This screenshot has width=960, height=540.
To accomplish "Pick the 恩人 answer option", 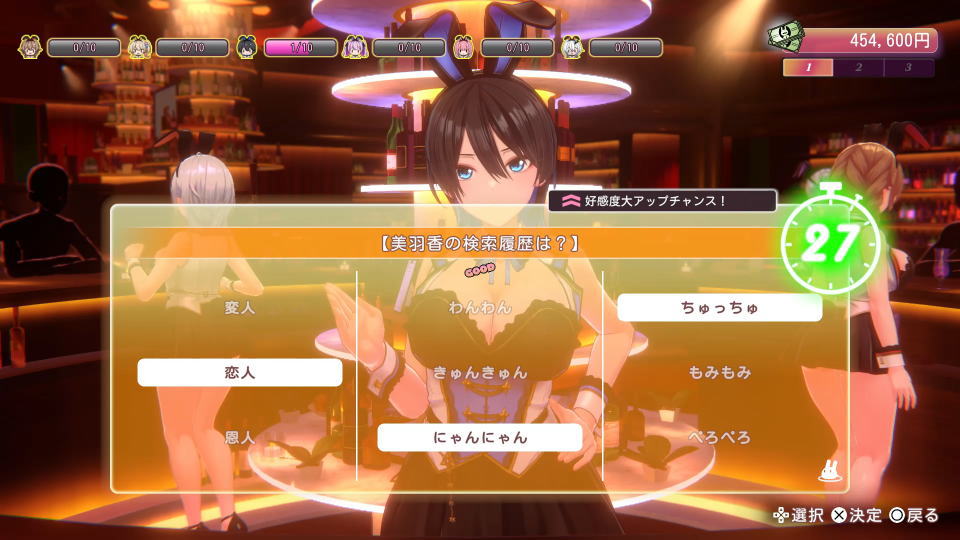I will coord(240,437).
